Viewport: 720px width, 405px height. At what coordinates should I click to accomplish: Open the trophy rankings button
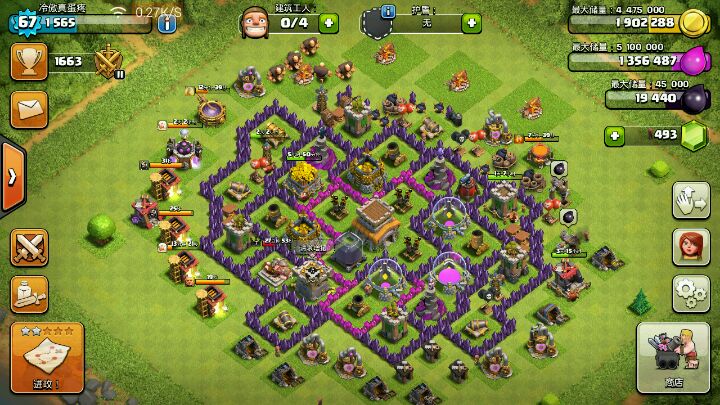[x=28, y=61]
